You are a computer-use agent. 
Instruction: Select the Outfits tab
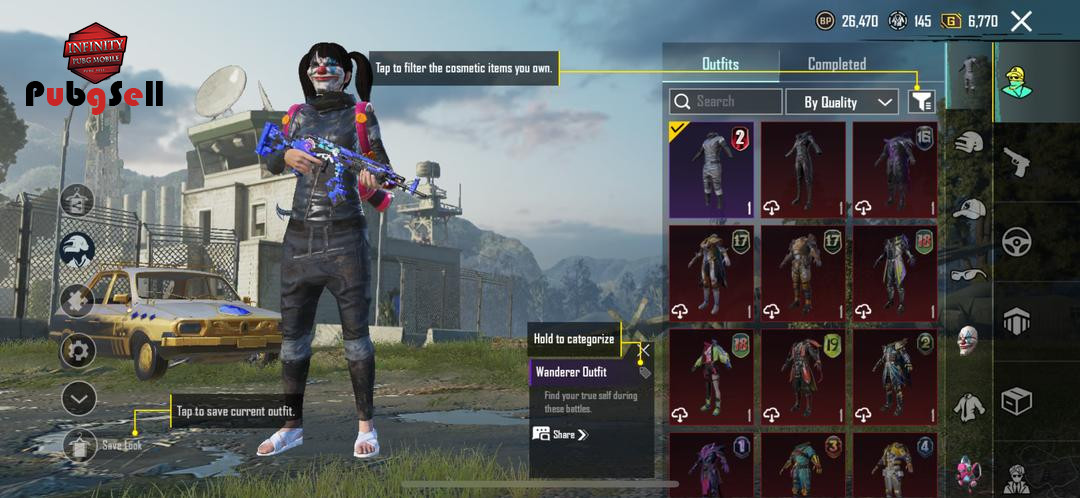720,64
